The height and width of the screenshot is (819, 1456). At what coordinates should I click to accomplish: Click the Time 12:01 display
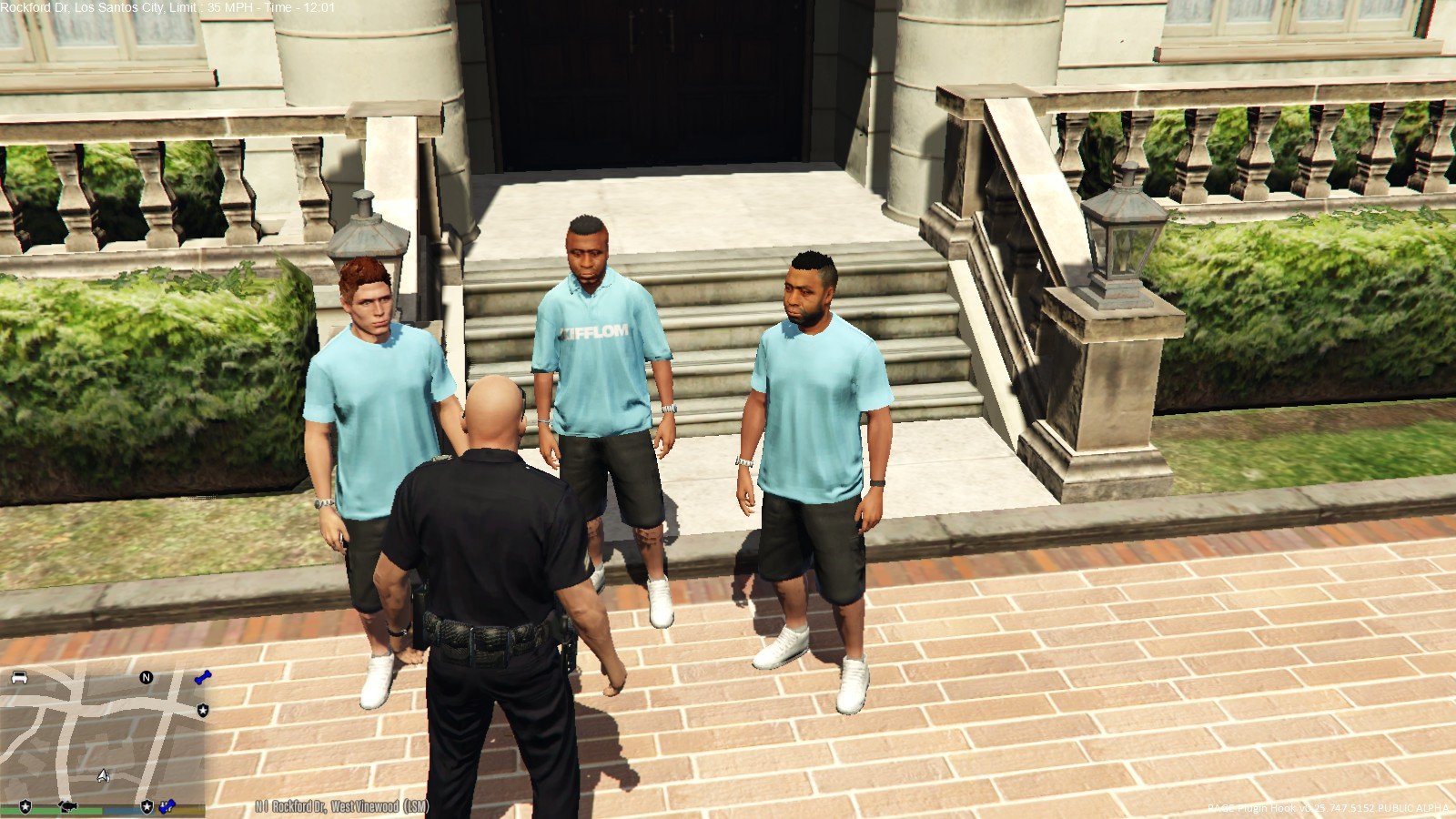coord(298,9)
